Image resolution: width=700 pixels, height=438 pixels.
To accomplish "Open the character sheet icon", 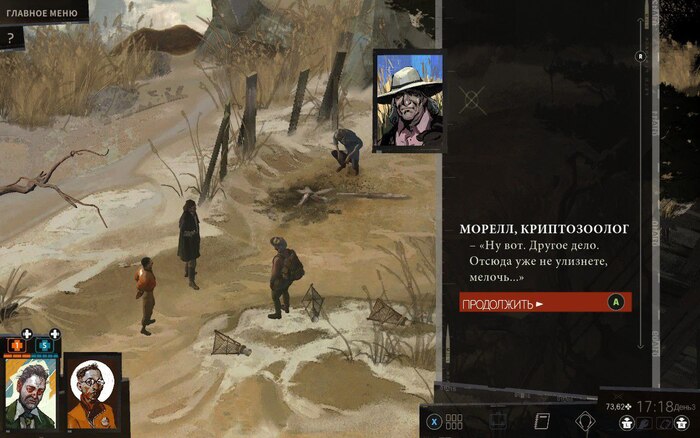I will click(499, 421).
